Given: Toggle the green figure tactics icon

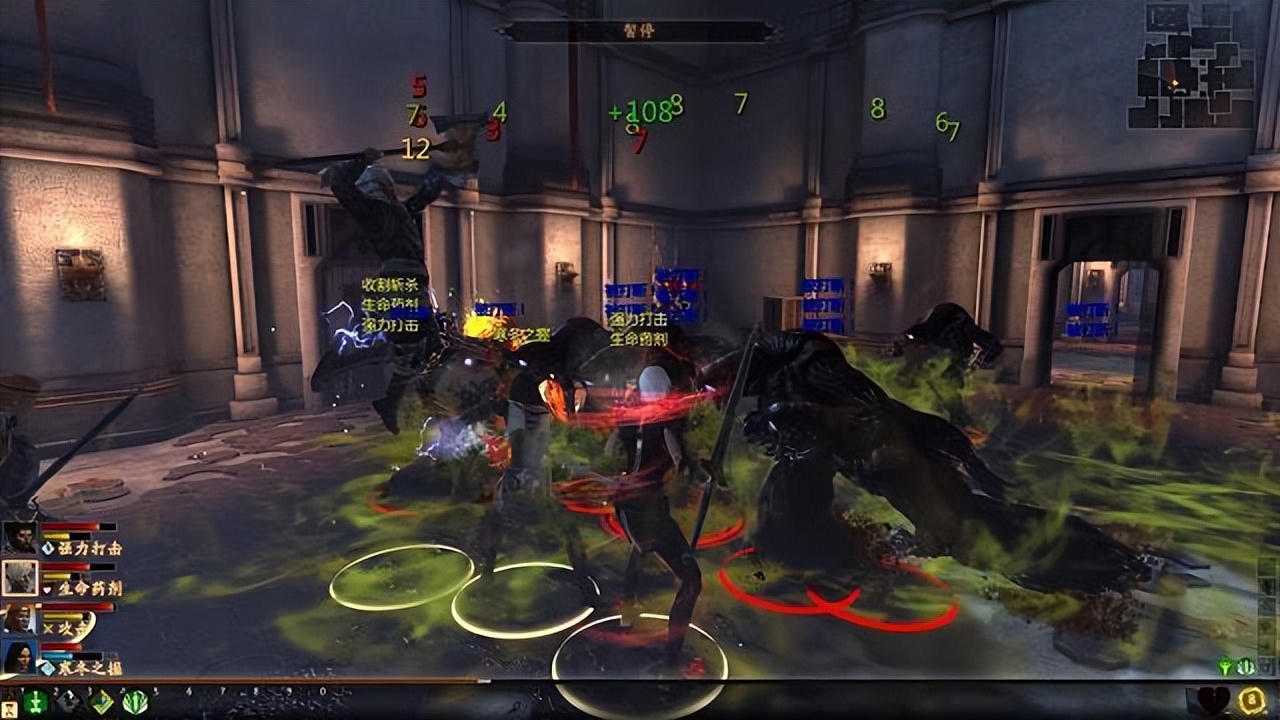Looking at the screenshot, I should point(1226,666).
